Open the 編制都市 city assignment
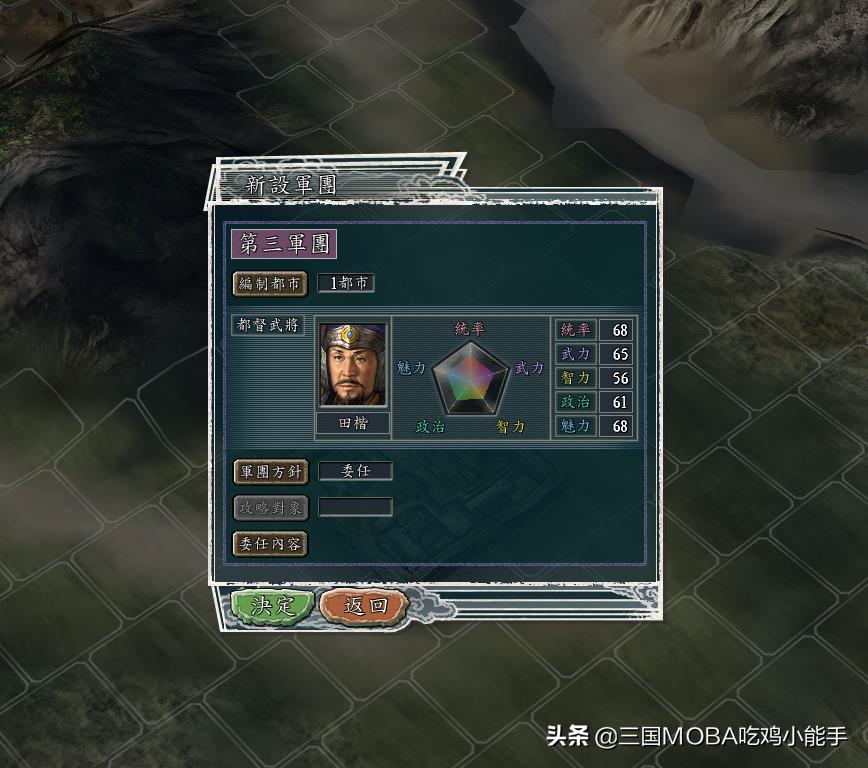Viewport: 868px width, 768px height. click(x=270, y=284)
